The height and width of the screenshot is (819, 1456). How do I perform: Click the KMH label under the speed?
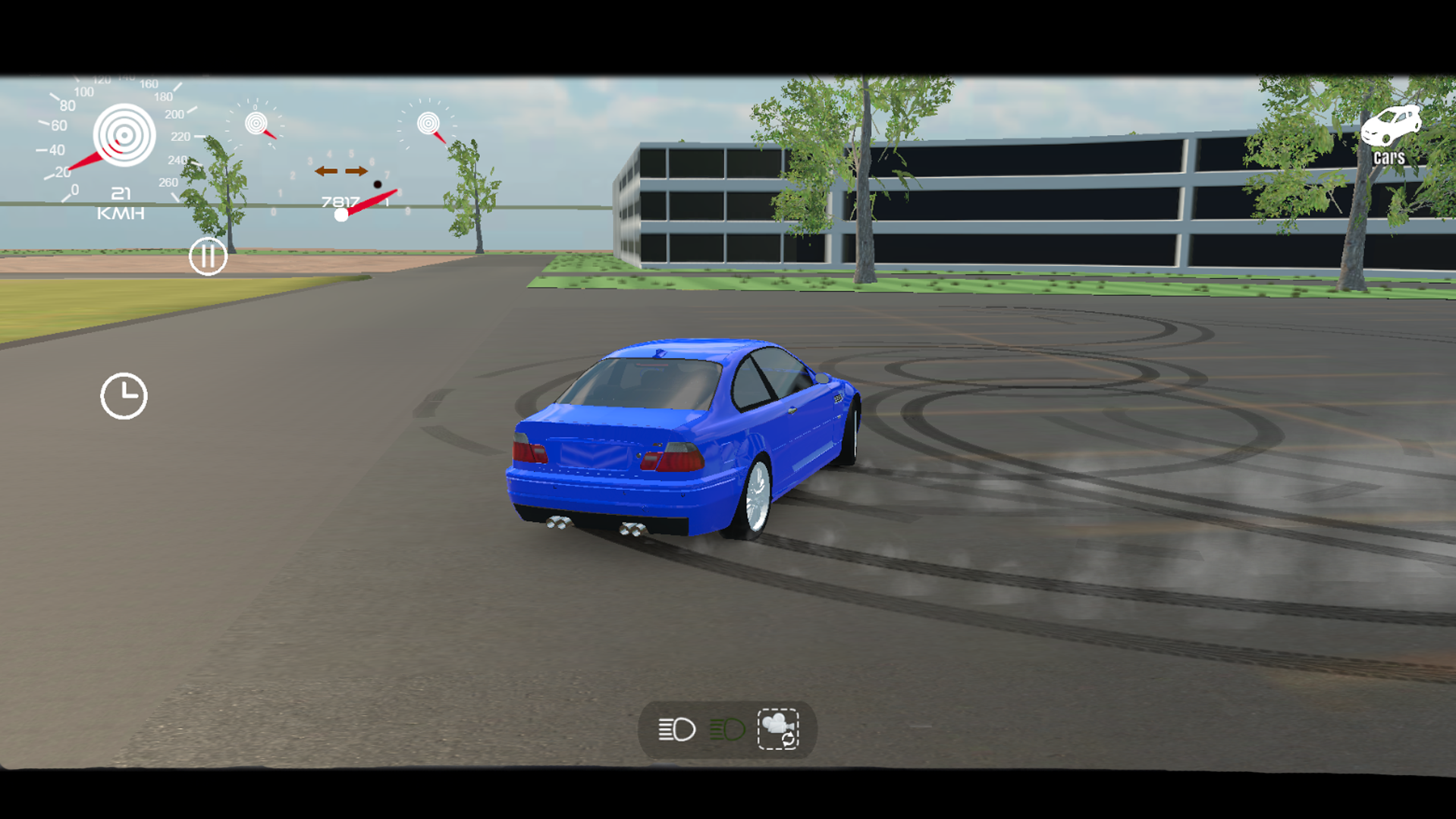point(120,212)
